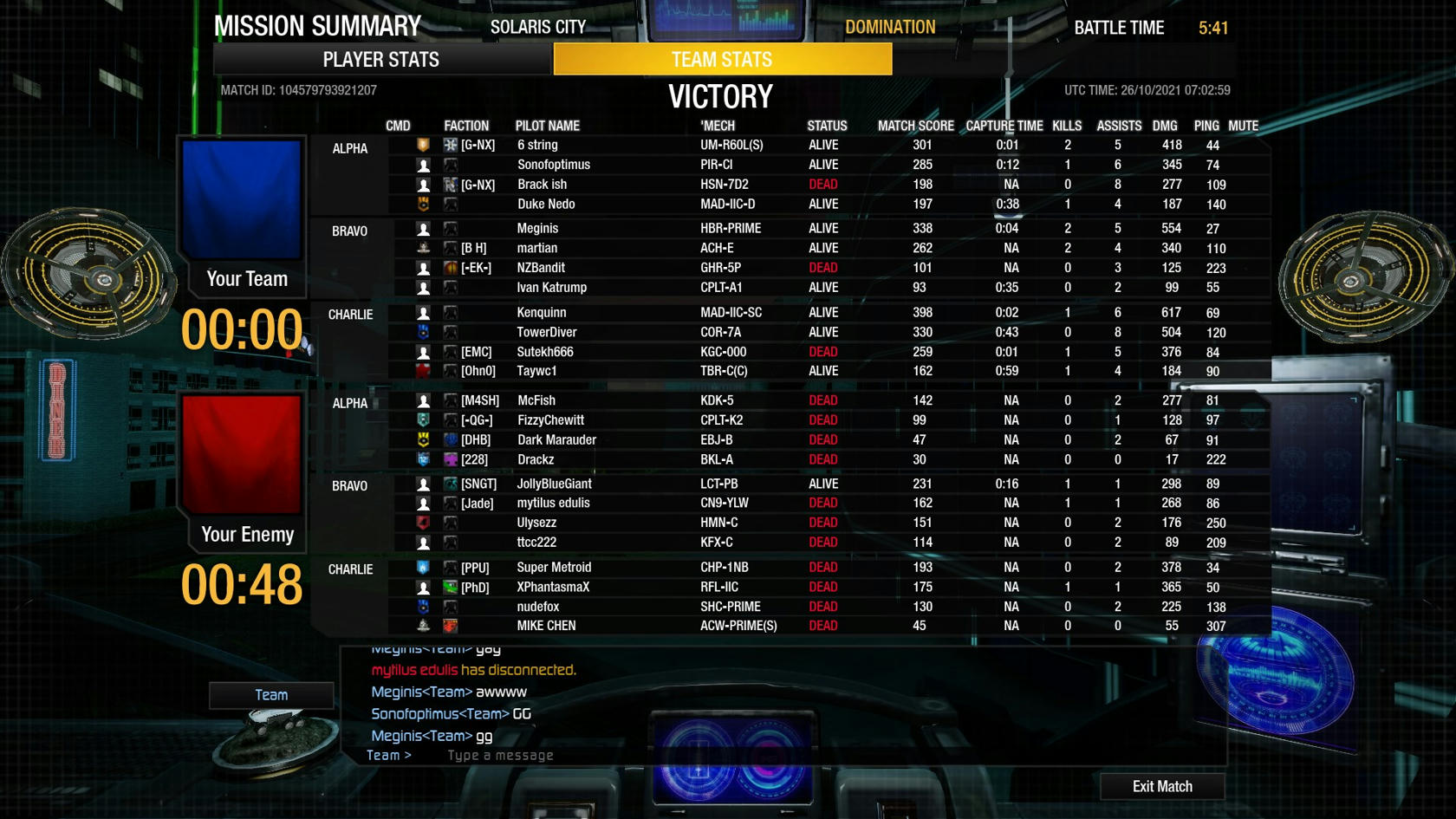
Task: Select the Super Metroid pilot row
Action: point(554,568)
